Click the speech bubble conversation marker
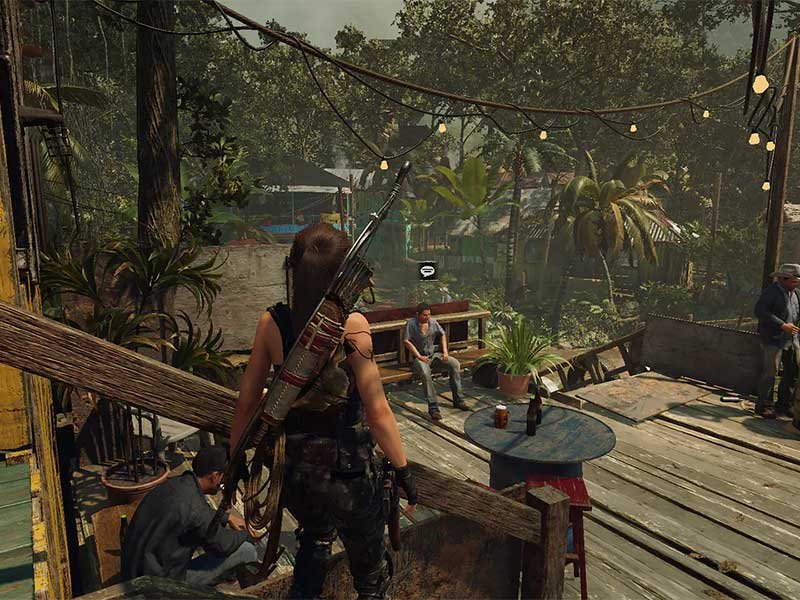This screenshot has width=800, height=600. (x=427, y=270)
